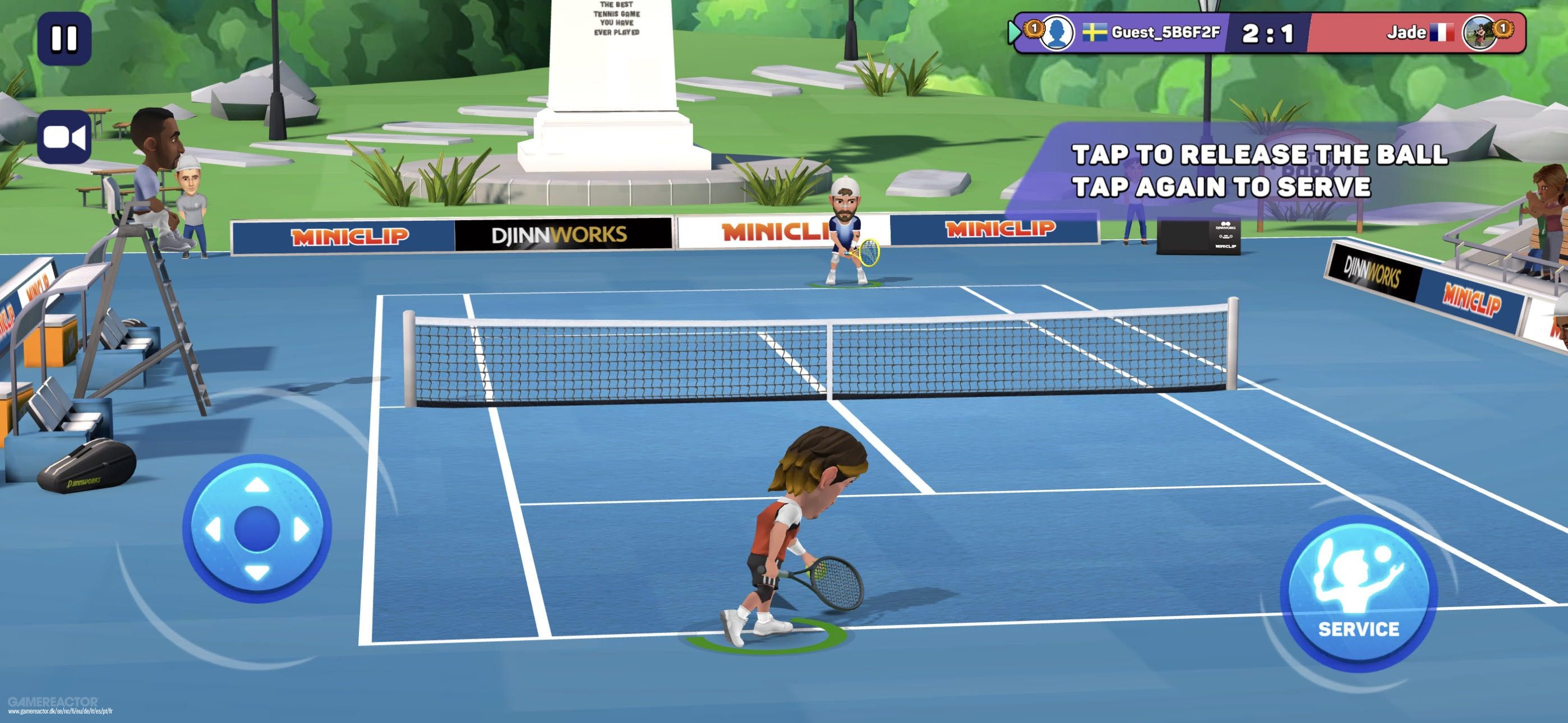The image size is (1568, 723).
Task: Tap the Swedish flag on the scoreboard
Action: tap(1095, 31)
